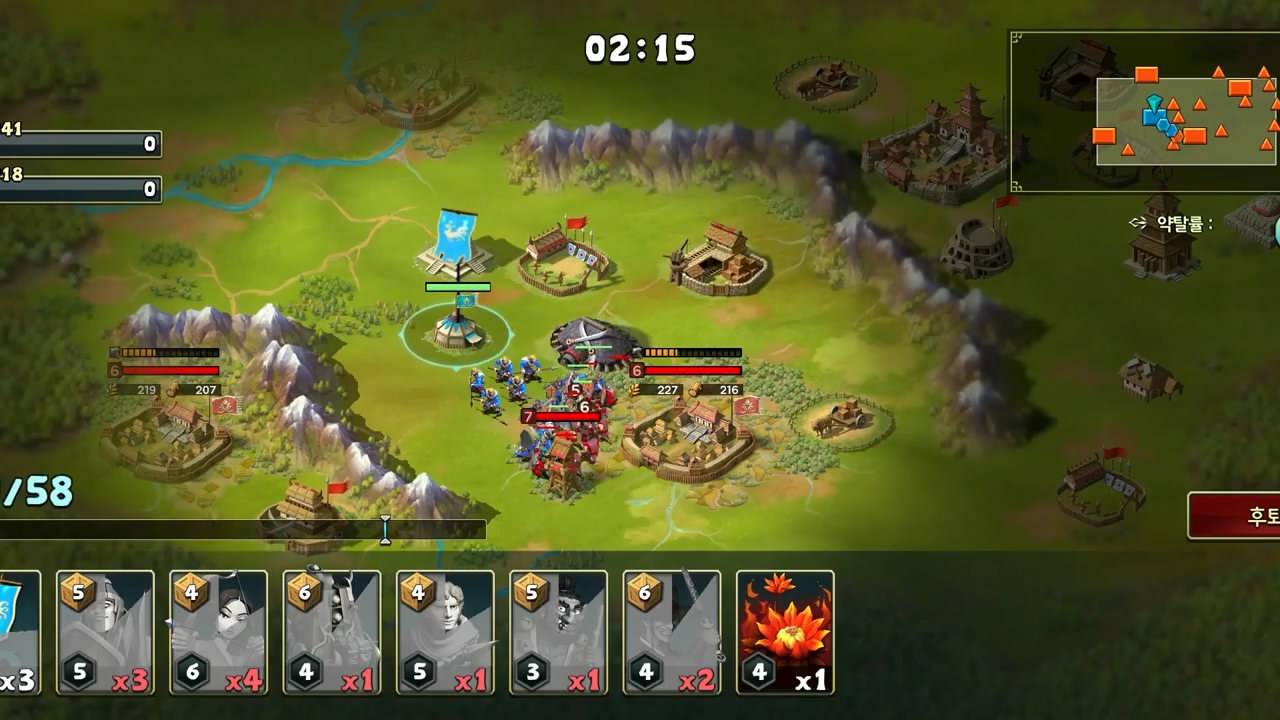The width and height of the screenshot is (1280, 720).
Task: Choose the blue banner card with x3
Action: (x=18, y=632)
